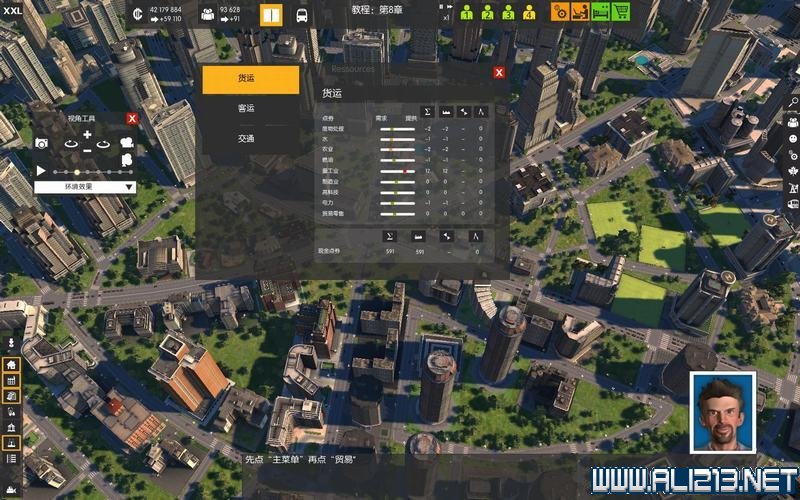Open the orange shopping cart menu

point(622,12)
